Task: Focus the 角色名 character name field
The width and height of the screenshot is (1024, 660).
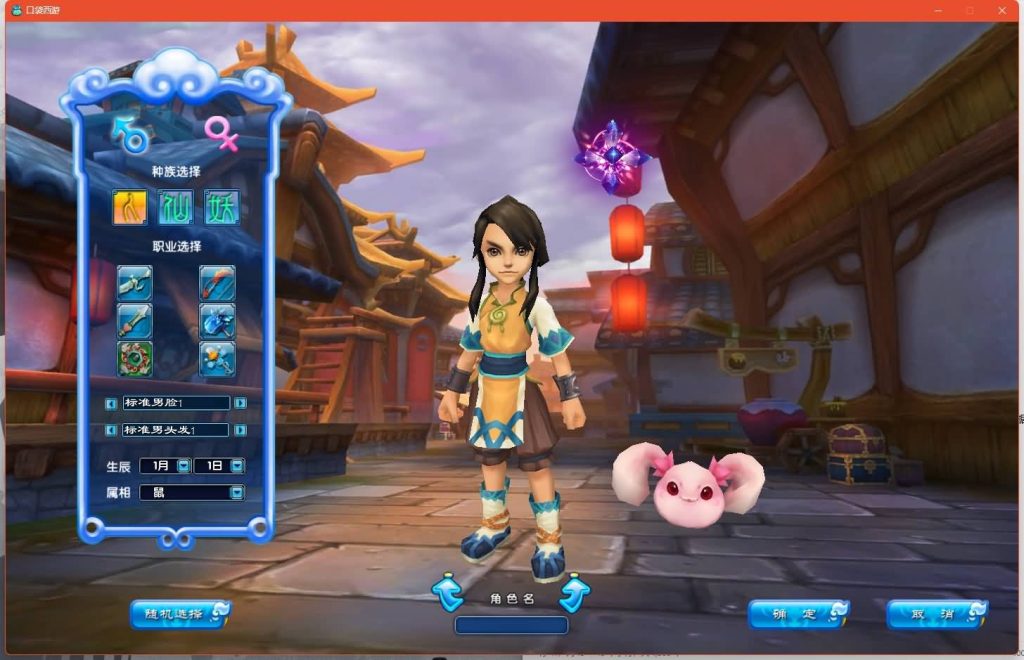Action: [x=511, y=625]
